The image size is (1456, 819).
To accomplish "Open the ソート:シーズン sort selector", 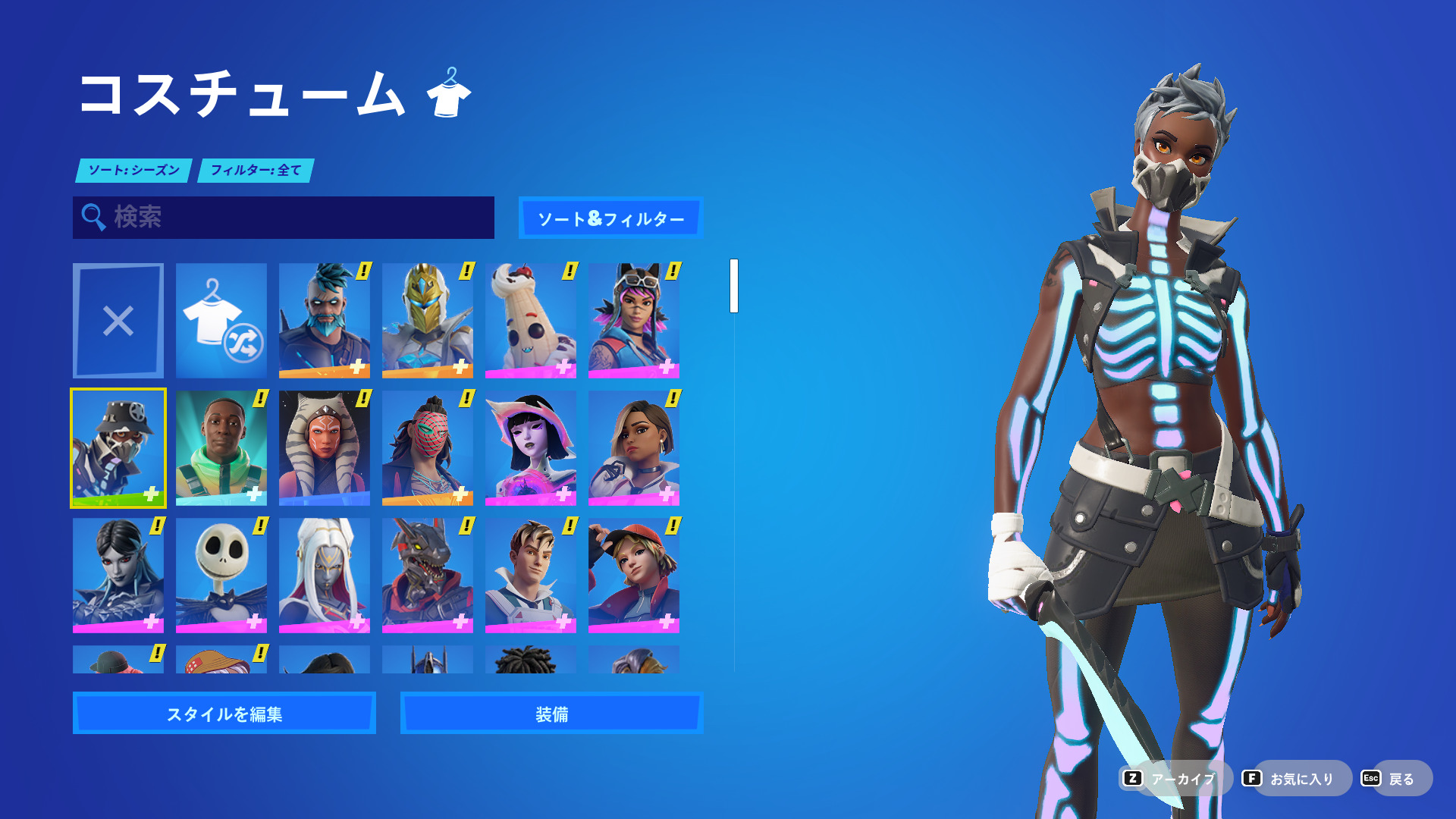I will (133, 171).
